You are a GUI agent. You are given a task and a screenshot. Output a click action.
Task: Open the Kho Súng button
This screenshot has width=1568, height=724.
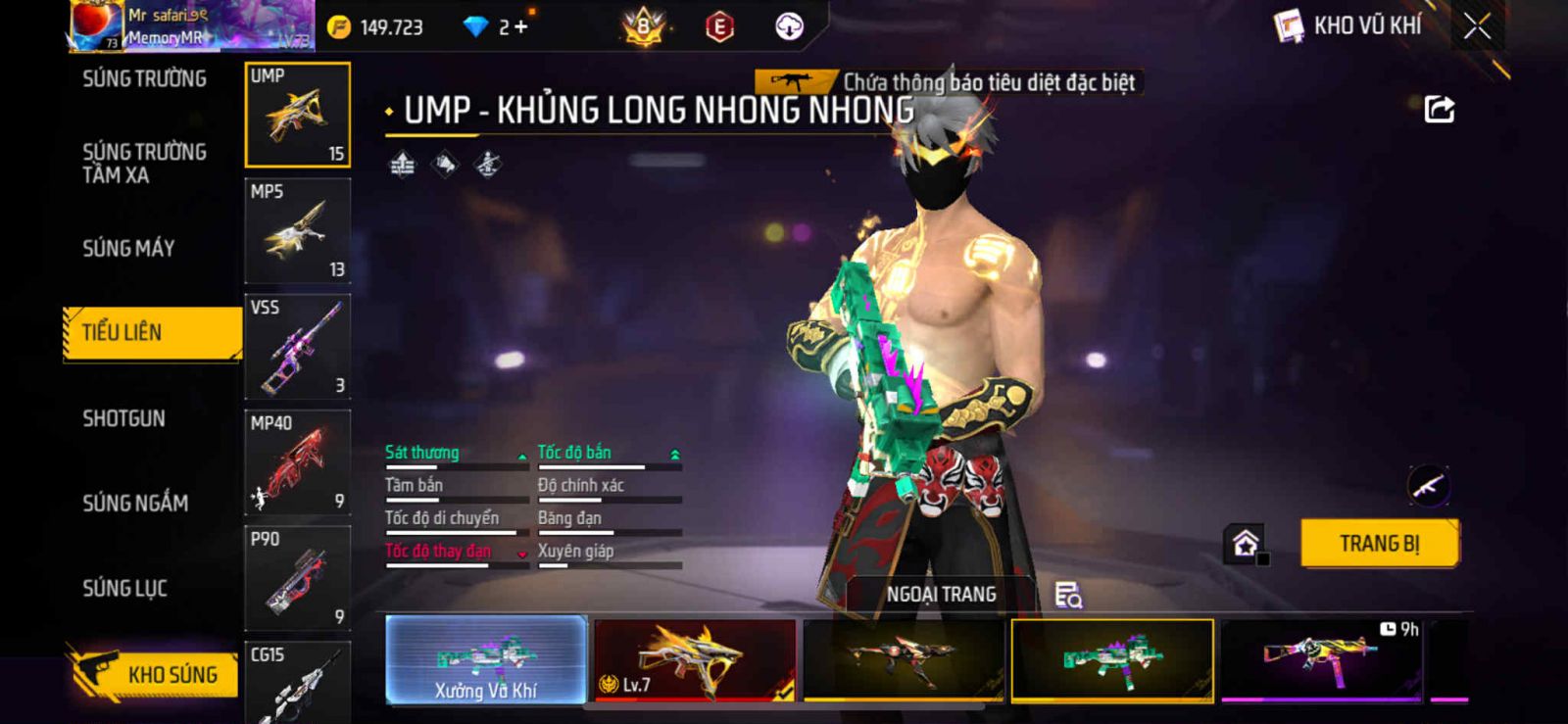click(155, 674)
